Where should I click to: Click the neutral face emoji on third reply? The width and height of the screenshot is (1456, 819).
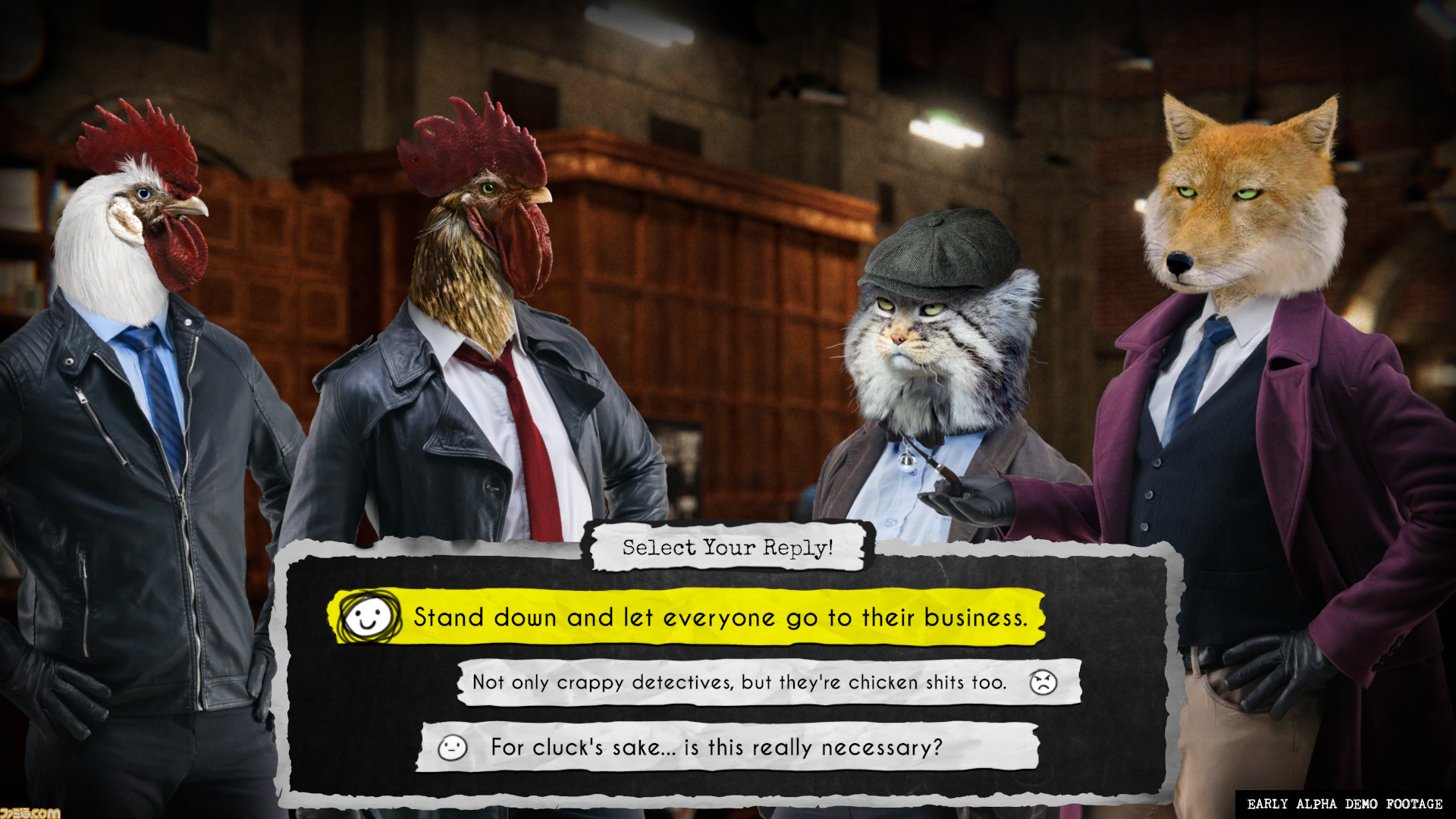click(x=453, y=745)
